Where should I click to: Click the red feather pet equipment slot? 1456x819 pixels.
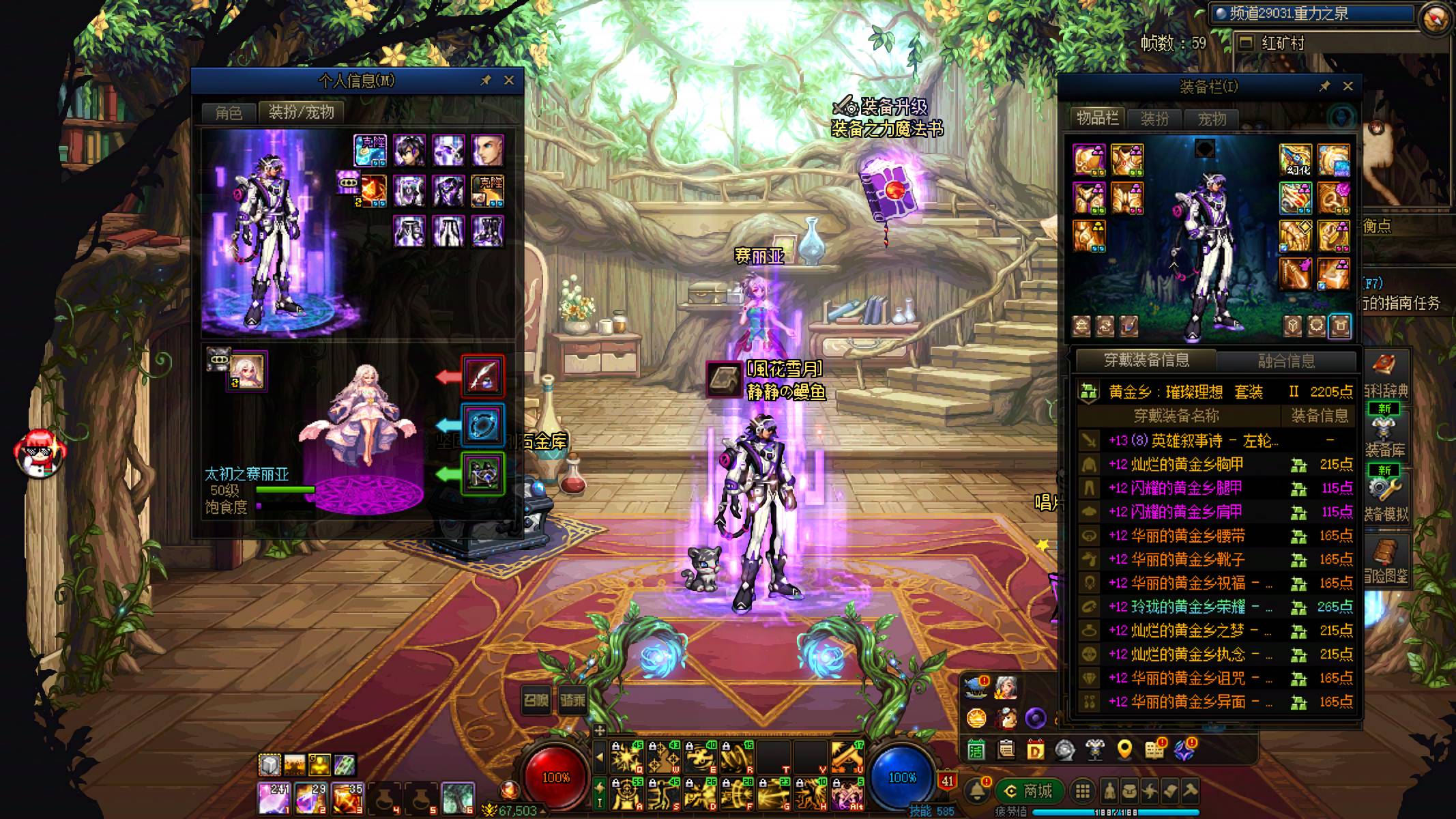pos(483,376)
